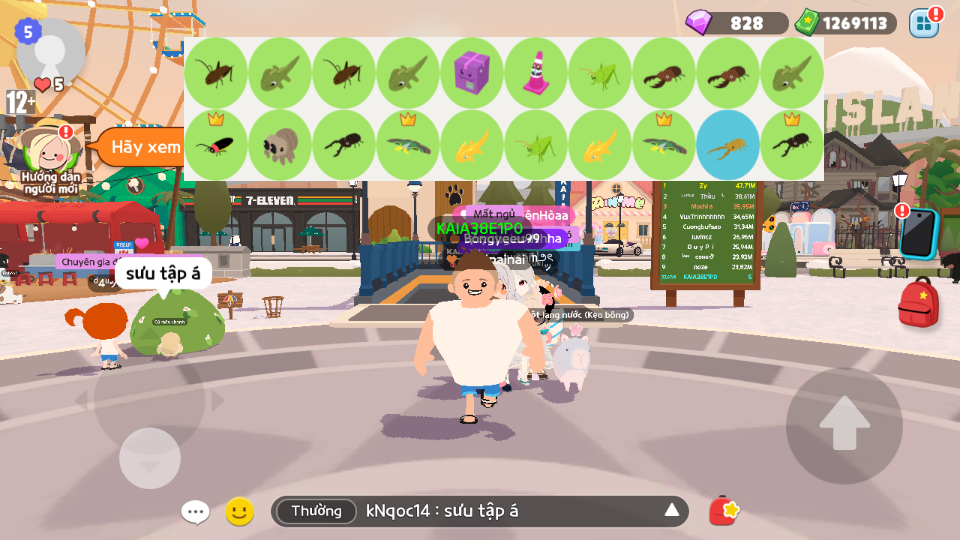Select the blue highlighted mole cricket slot
The width and height of the screenshot is (960, 540).
728,146
